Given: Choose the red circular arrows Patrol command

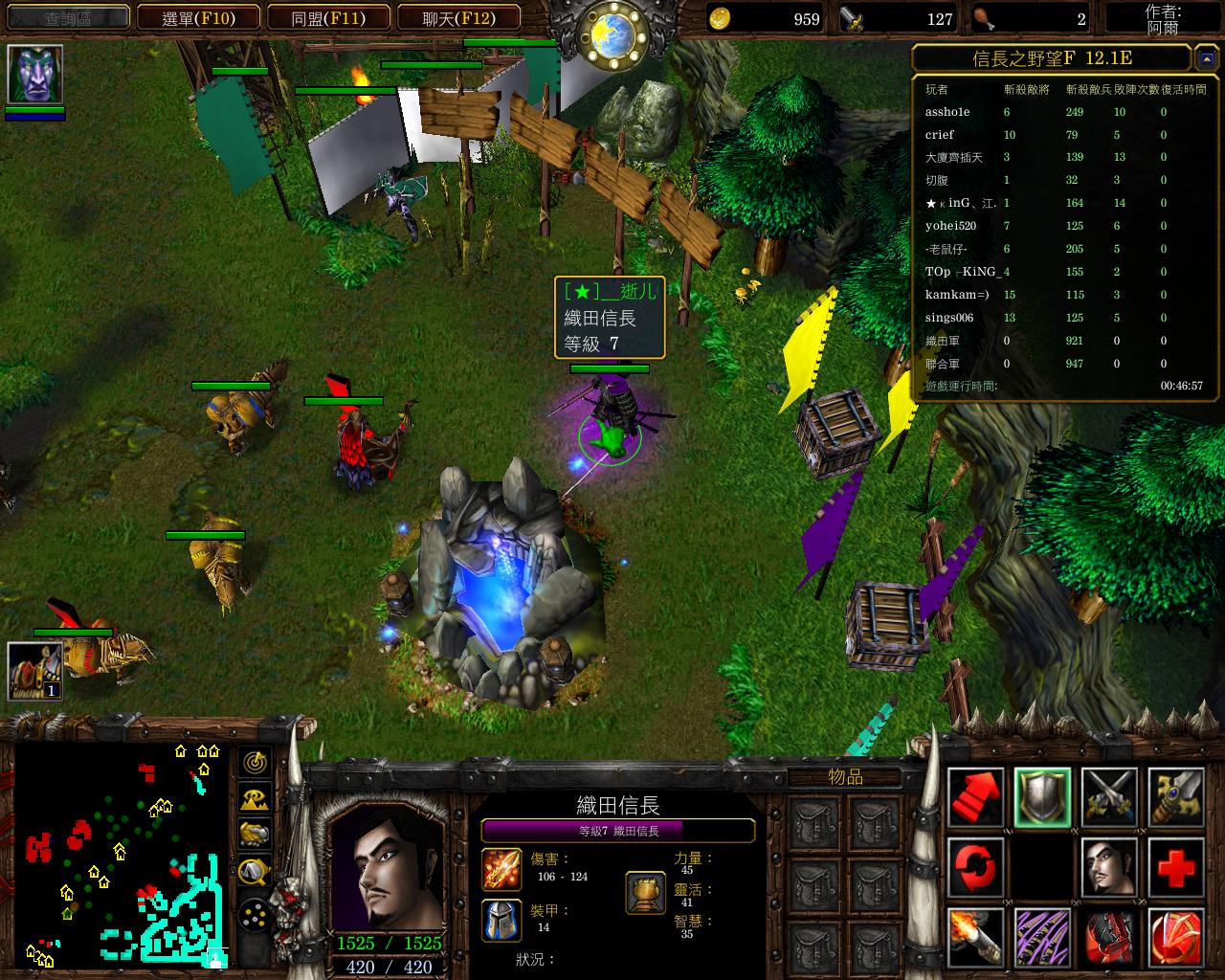Looking at the screenshot, I should pos(976,866).
